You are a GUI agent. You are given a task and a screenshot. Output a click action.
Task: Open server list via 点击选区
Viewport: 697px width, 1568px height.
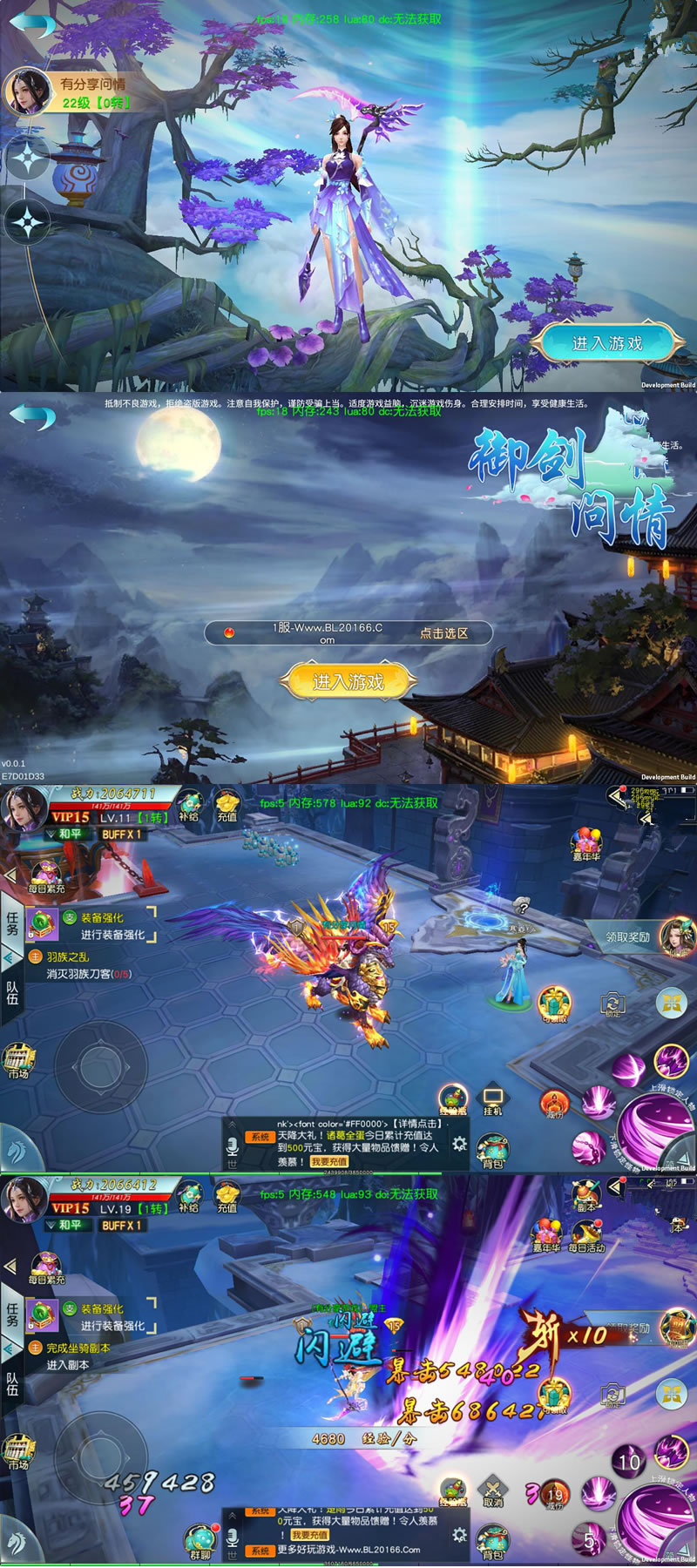(x=443, y=633)
